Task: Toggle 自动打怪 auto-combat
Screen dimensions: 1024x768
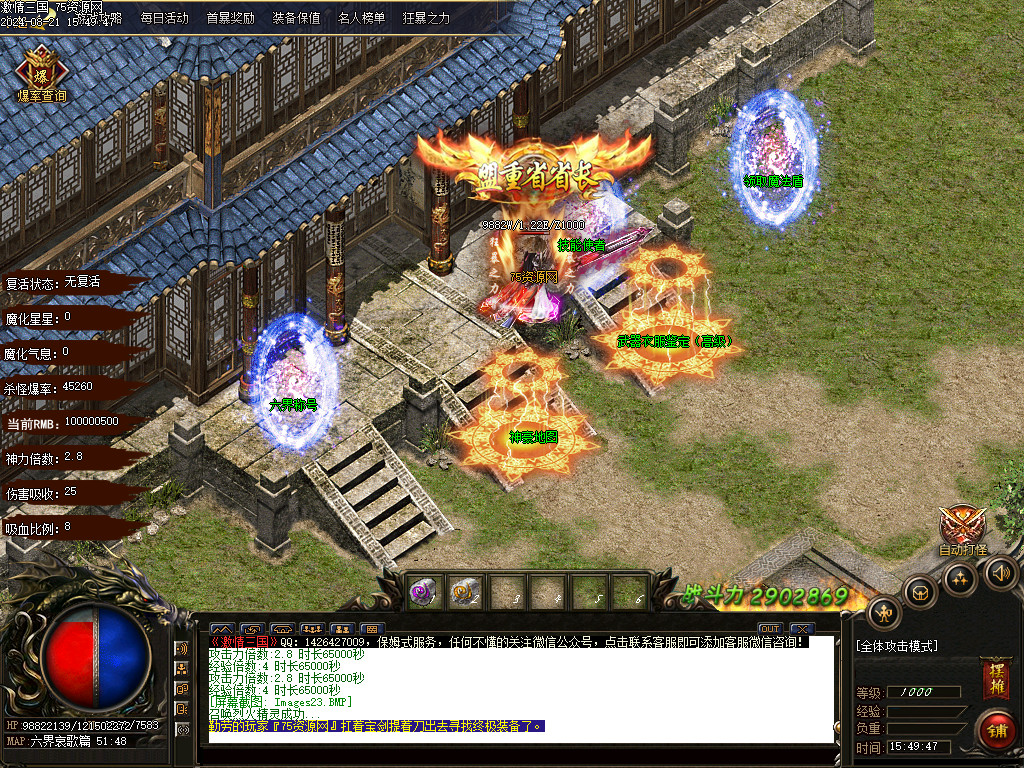Action: (x=963, y=527)
